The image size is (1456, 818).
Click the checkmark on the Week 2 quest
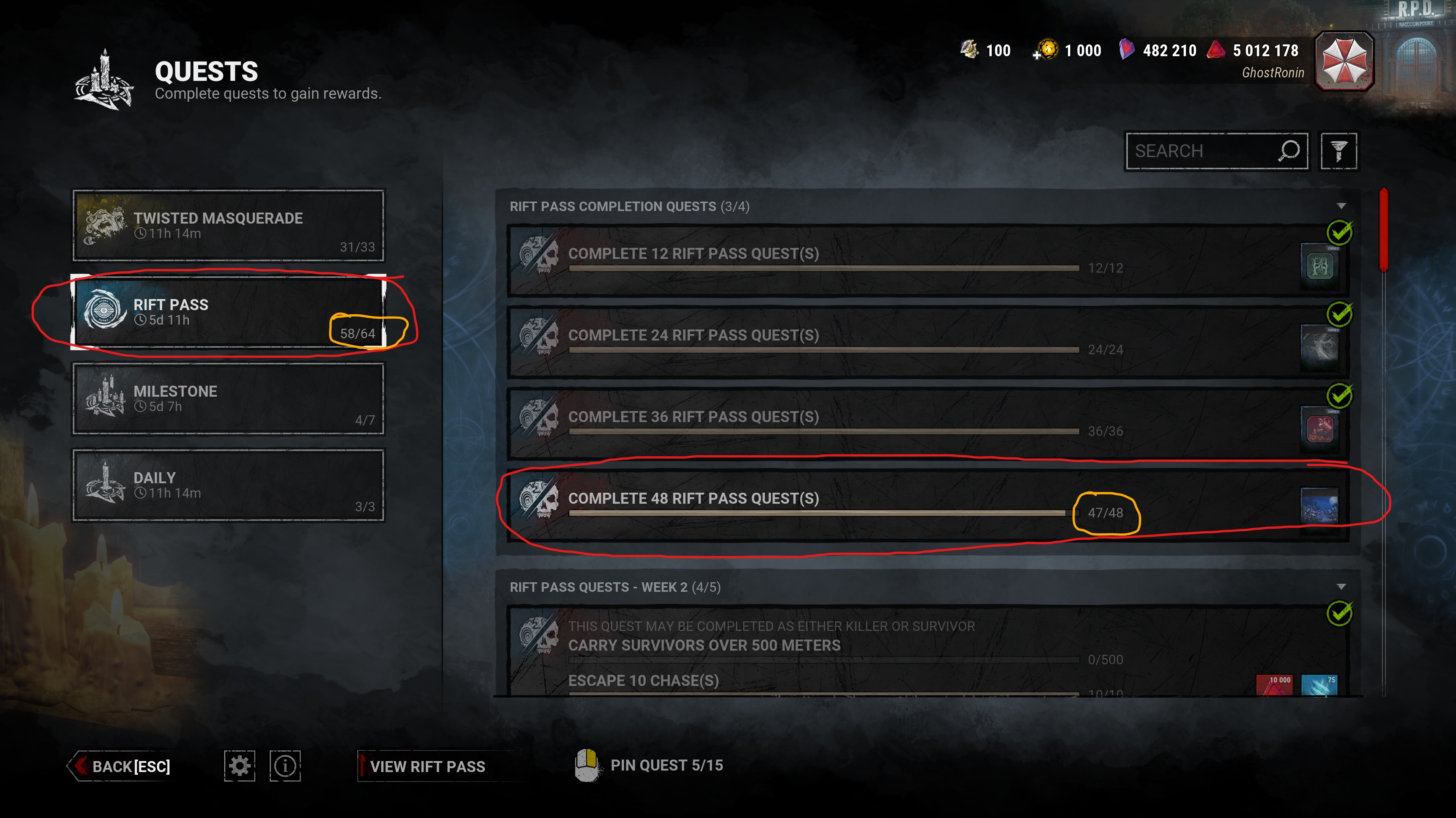(x=1341, y=613)
